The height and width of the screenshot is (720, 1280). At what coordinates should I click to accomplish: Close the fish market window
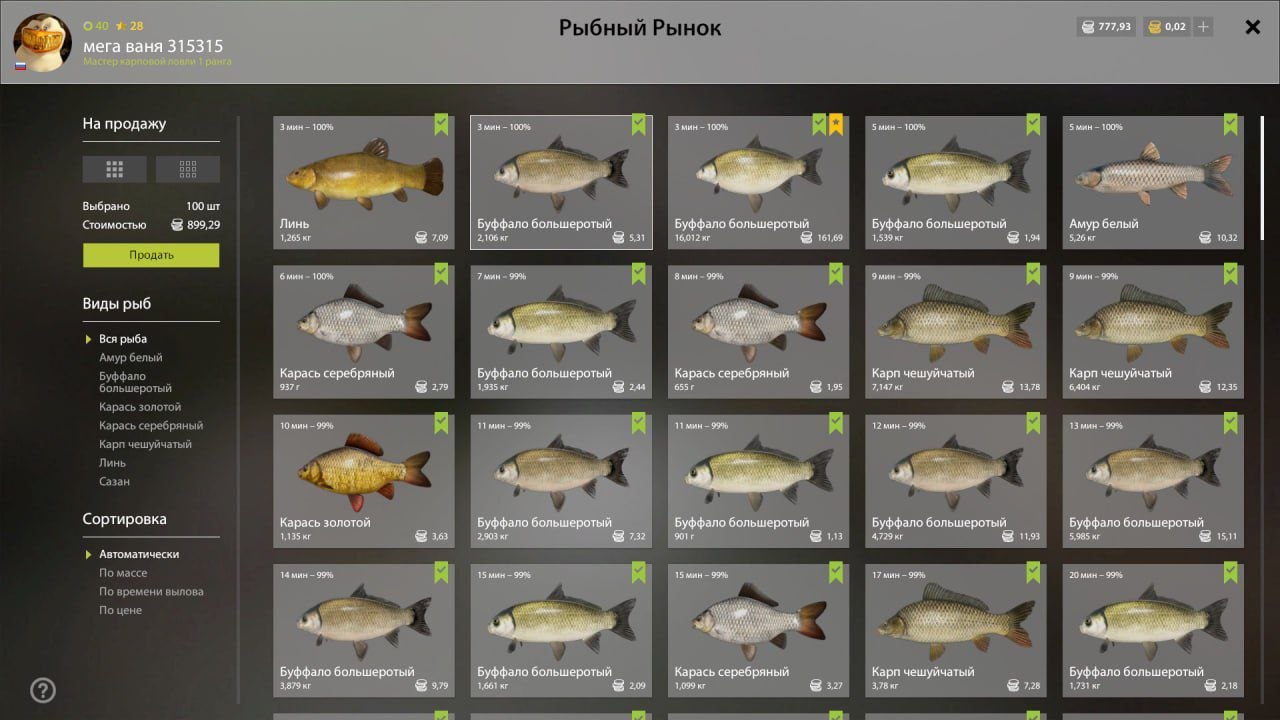[x=1252, y=27]
